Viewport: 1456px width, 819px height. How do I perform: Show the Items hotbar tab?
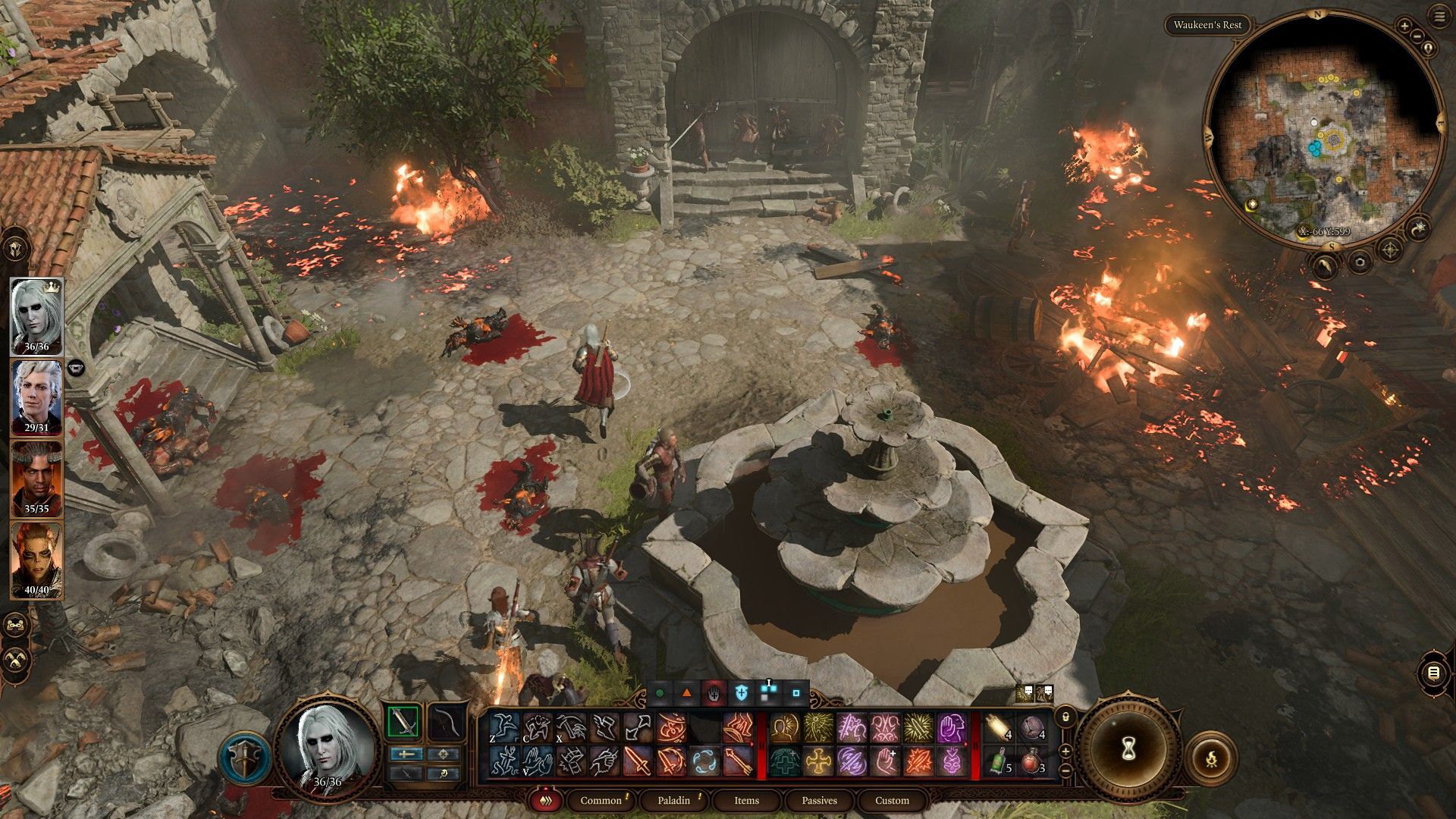(746, 800)
